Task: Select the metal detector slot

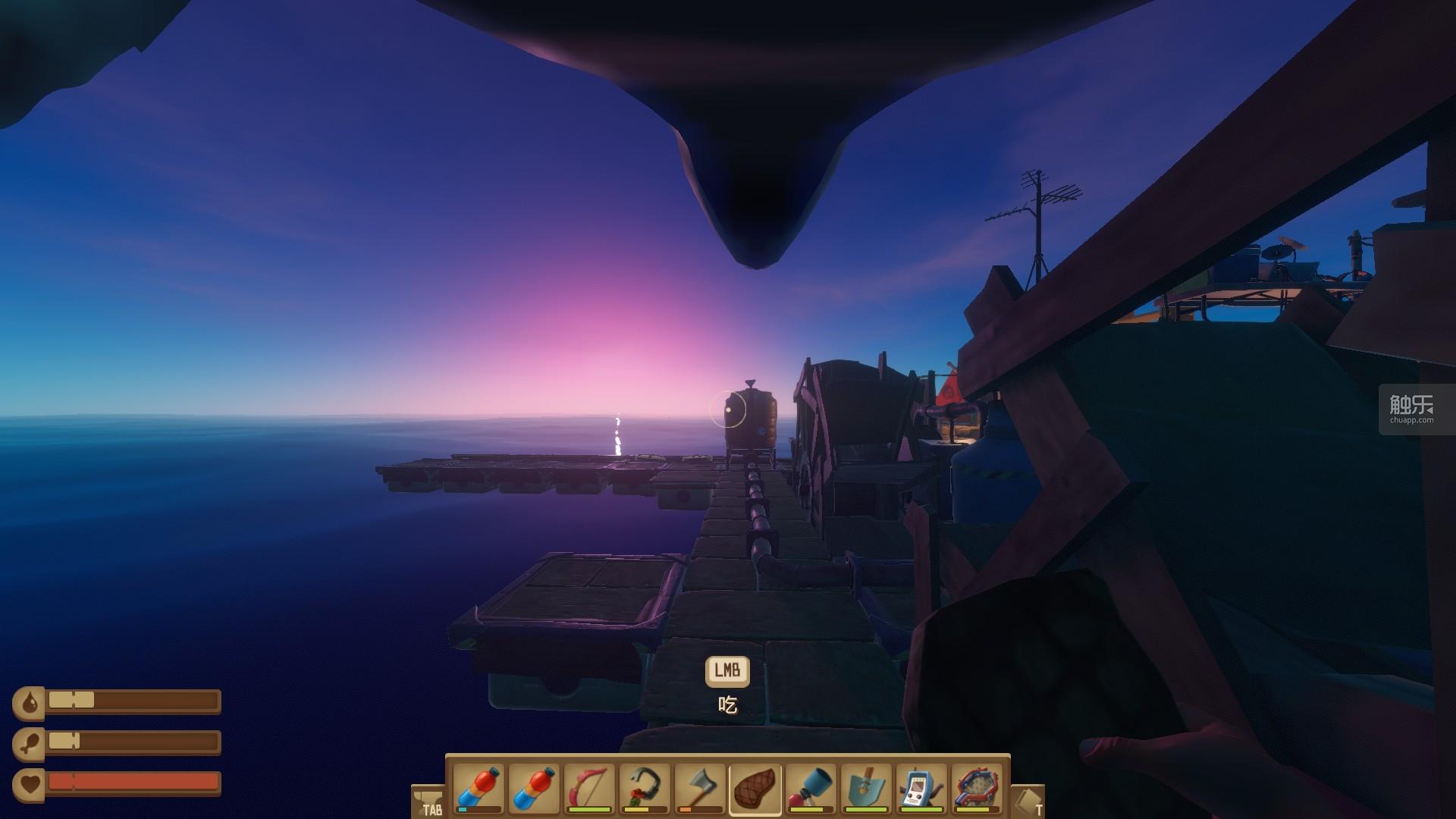Action: [921, 788]
